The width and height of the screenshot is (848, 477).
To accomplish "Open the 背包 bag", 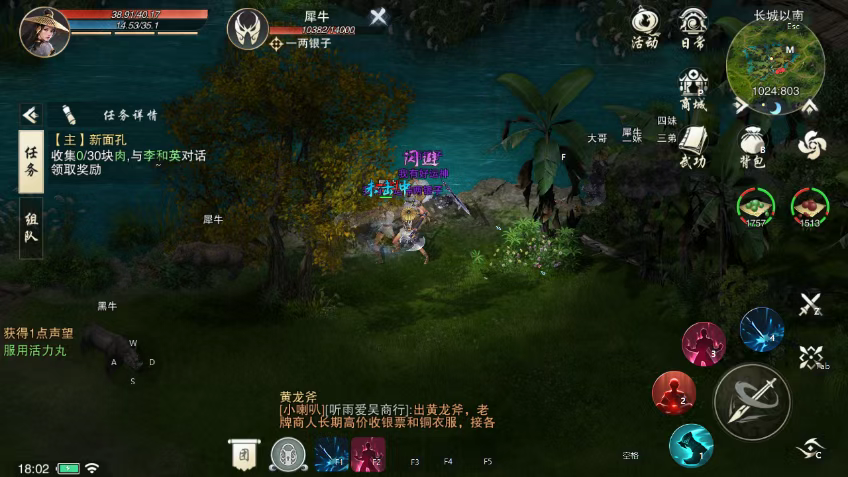I will point(752,146).
